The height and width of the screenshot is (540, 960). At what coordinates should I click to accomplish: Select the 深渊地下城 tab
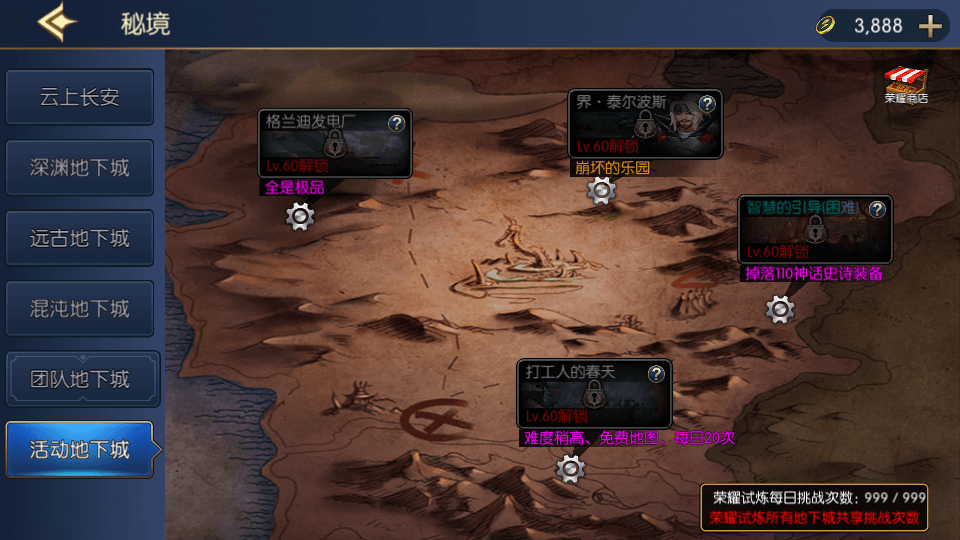pos(80,168)
